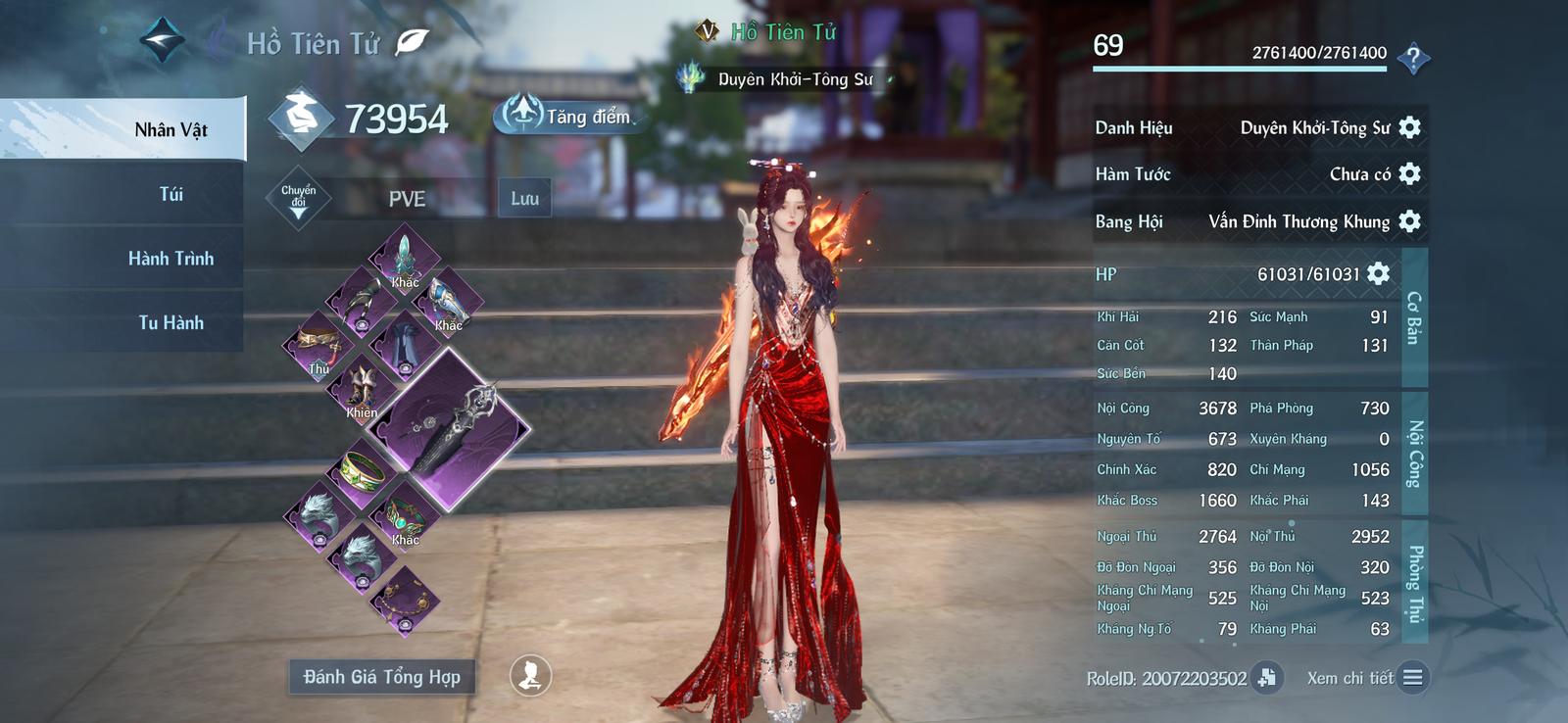Open the Danh Hiệu title settings gear

pyautogui.click(x=1409, y=127)
